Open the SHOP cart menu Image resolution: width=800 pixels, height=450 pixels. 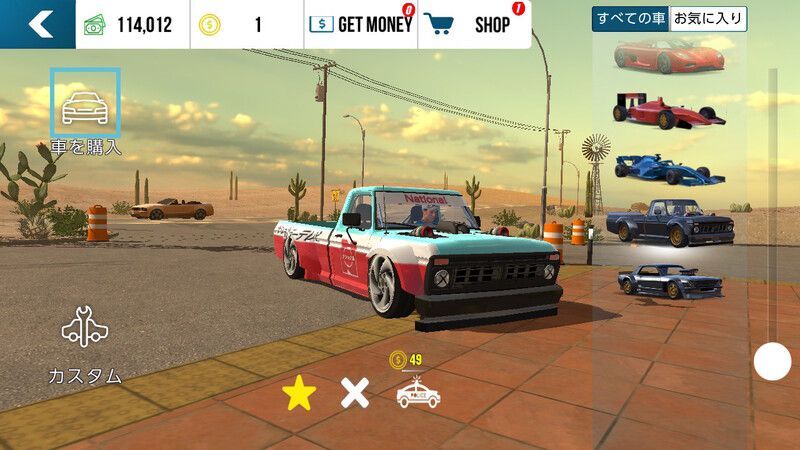[x=474, y=24]
